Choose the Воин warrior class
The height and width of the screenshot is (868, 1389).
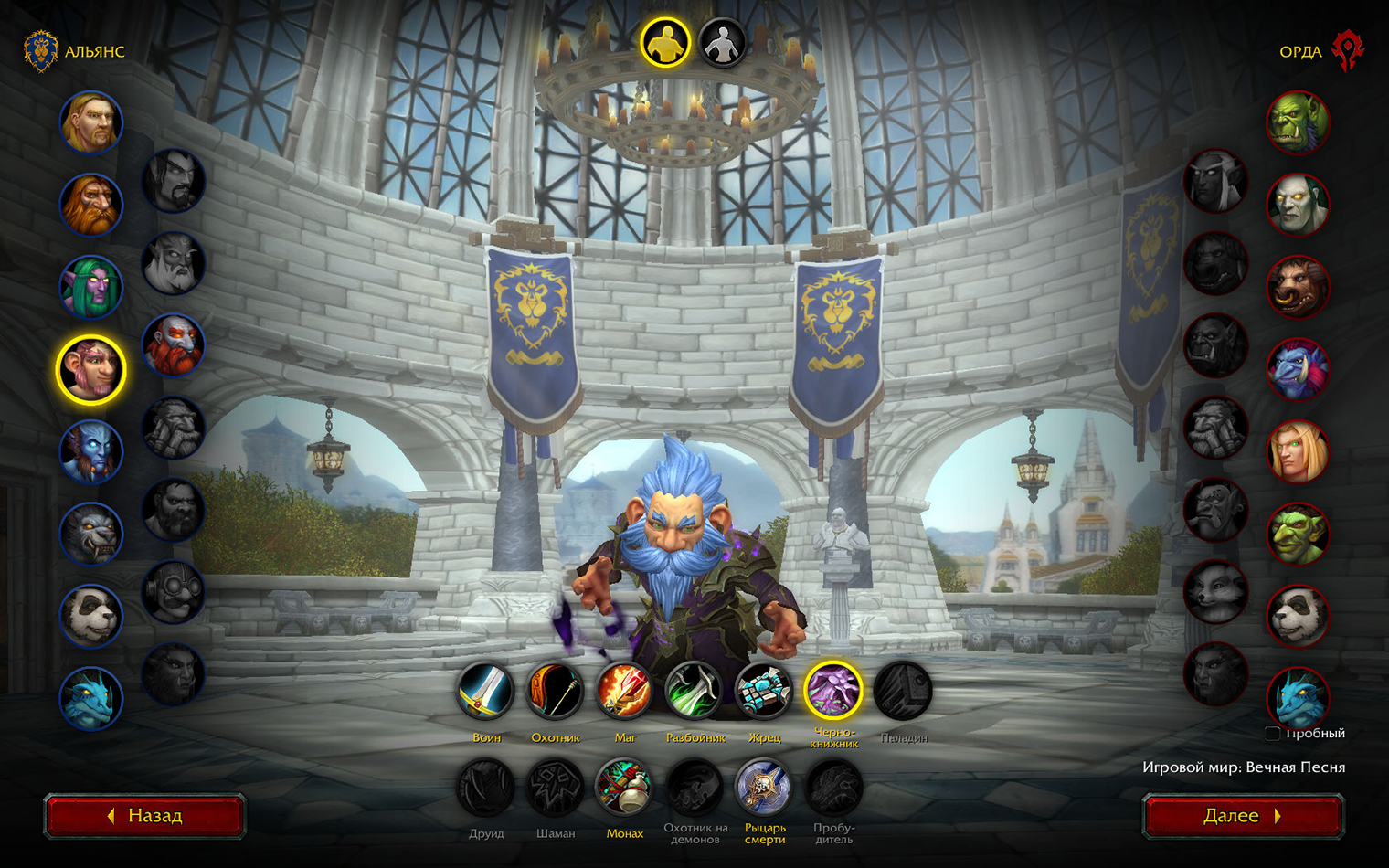click(x=486, y=692)
